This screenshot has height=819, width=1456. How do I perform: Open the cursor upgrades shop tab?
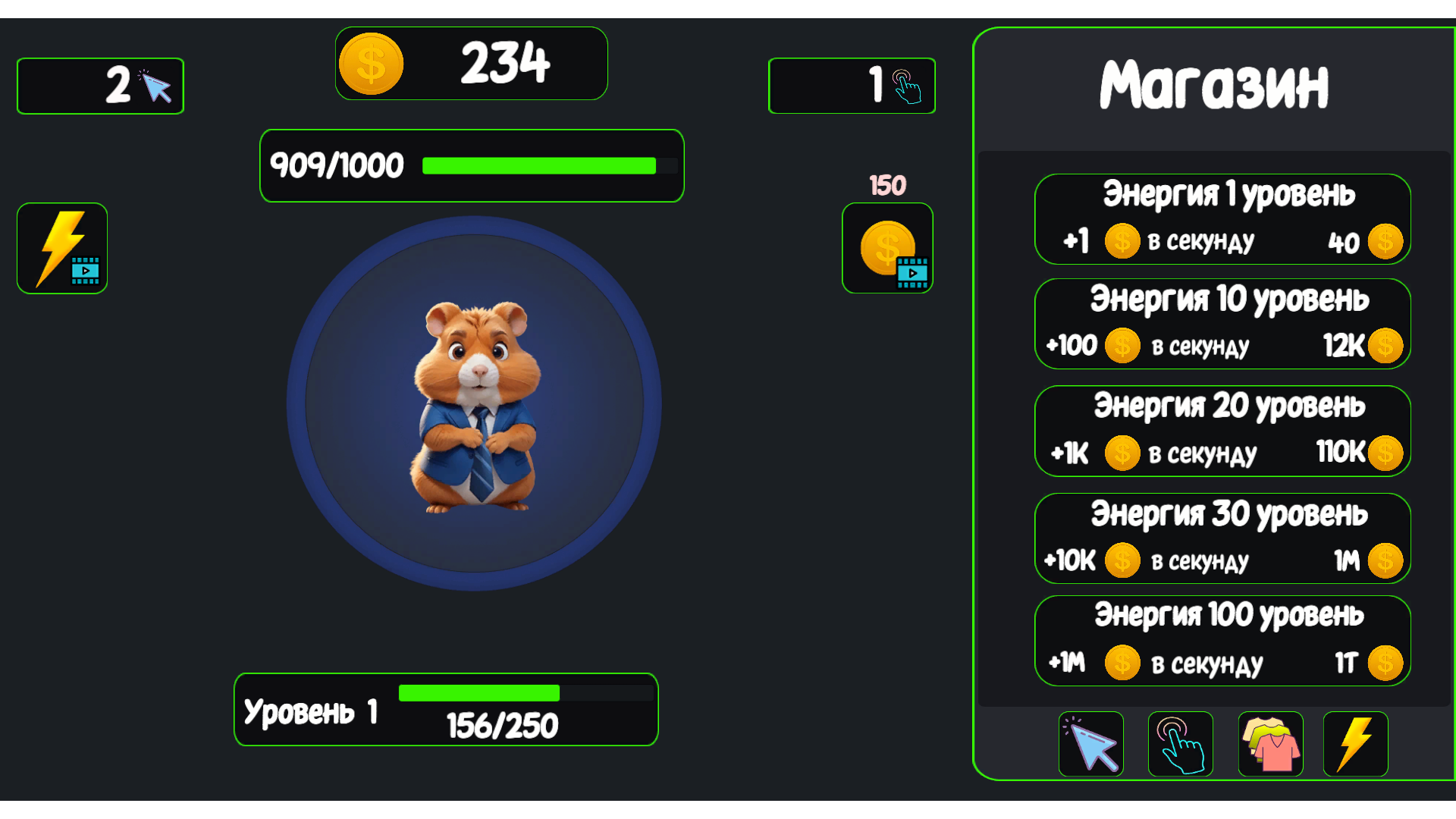point(1090,744)
